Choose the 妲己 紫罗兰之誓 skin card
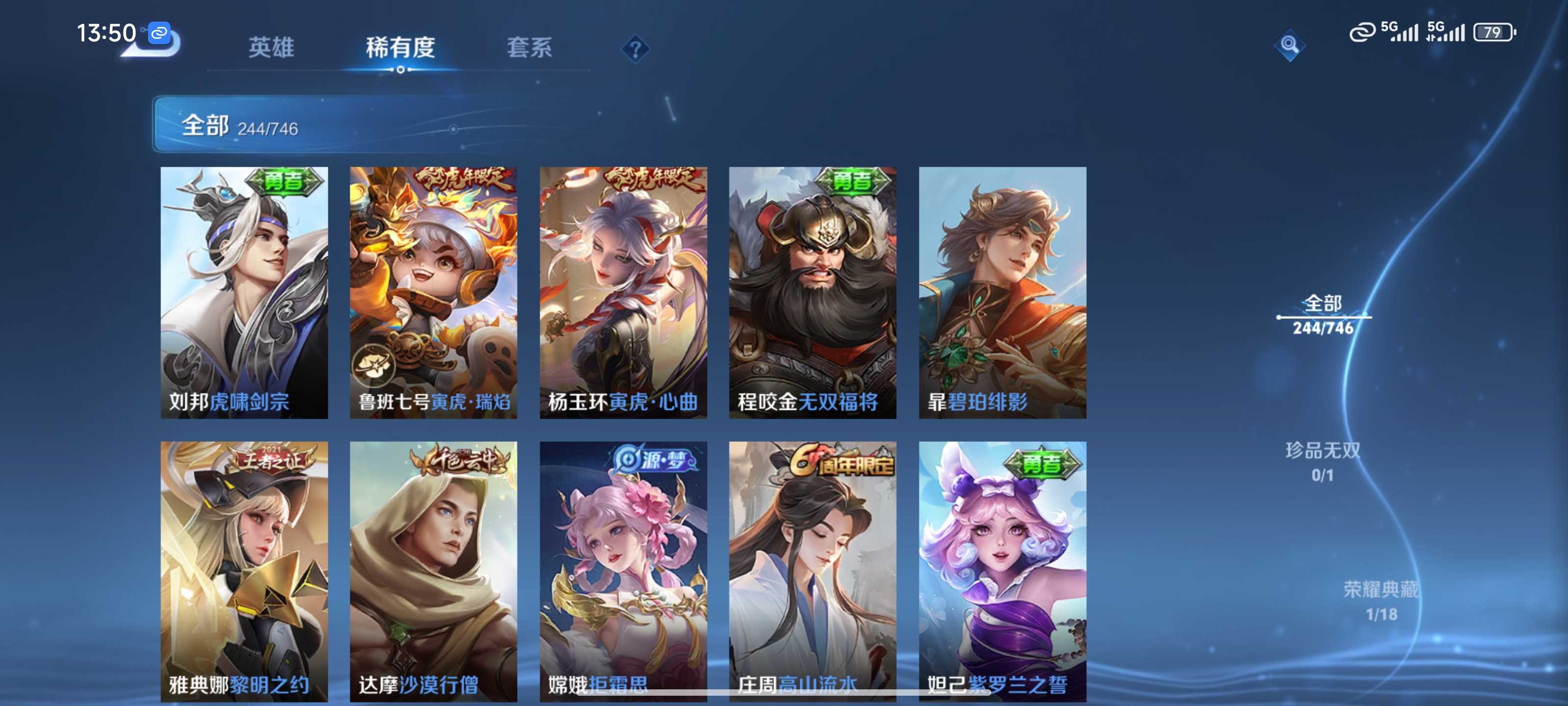This screenshot has height=706, width=1568. point(1003,570)
